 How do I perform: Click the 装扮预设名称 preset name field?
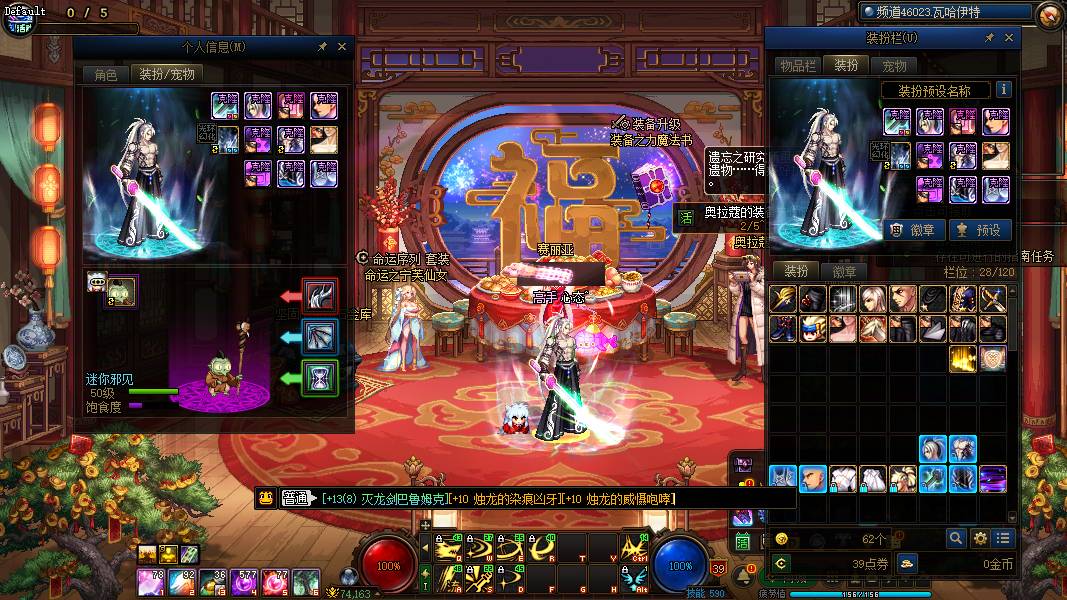pos(934,91)
